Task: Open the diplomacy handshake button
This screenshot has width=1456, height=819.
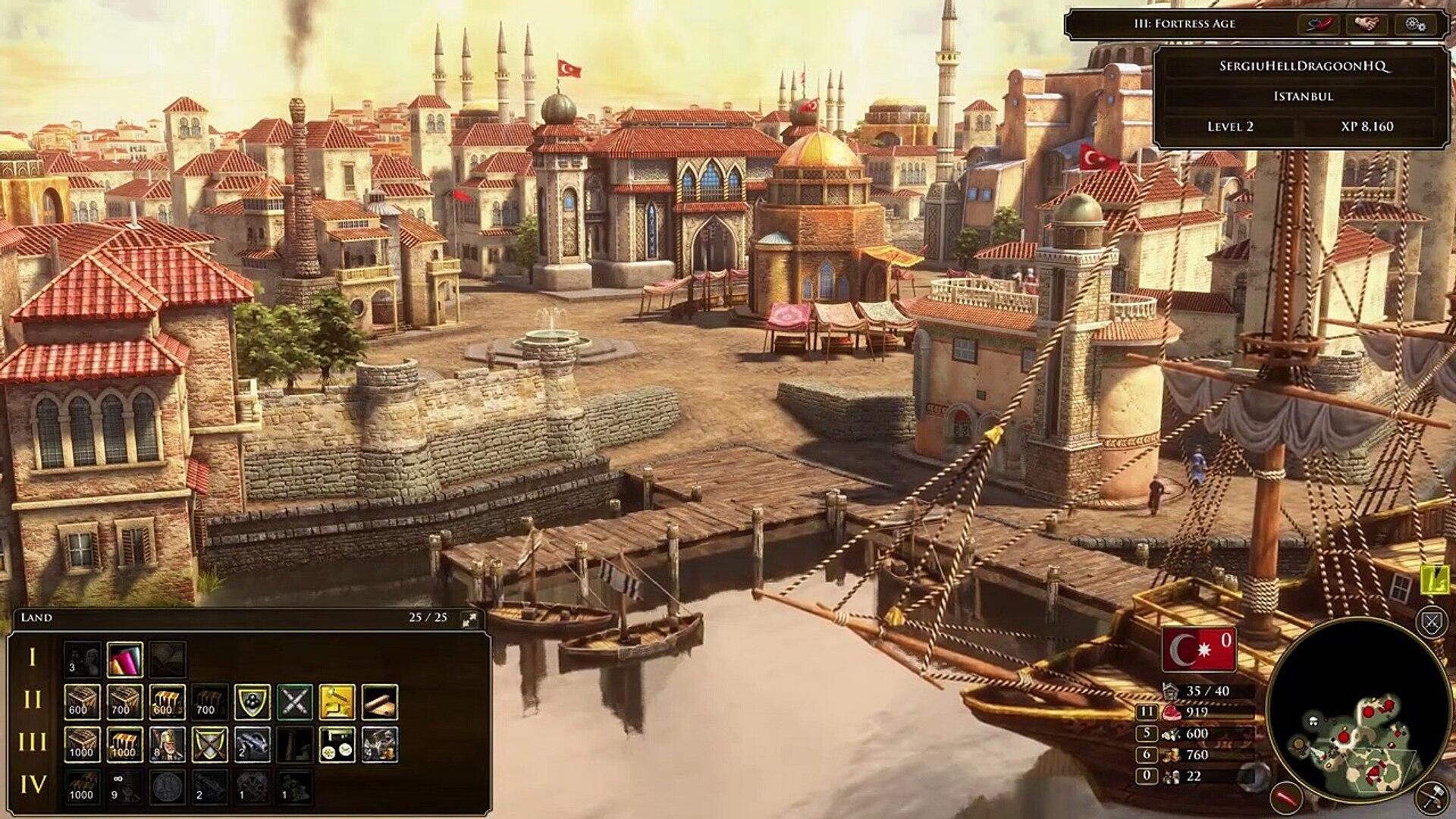Action: click(1367, 24)
